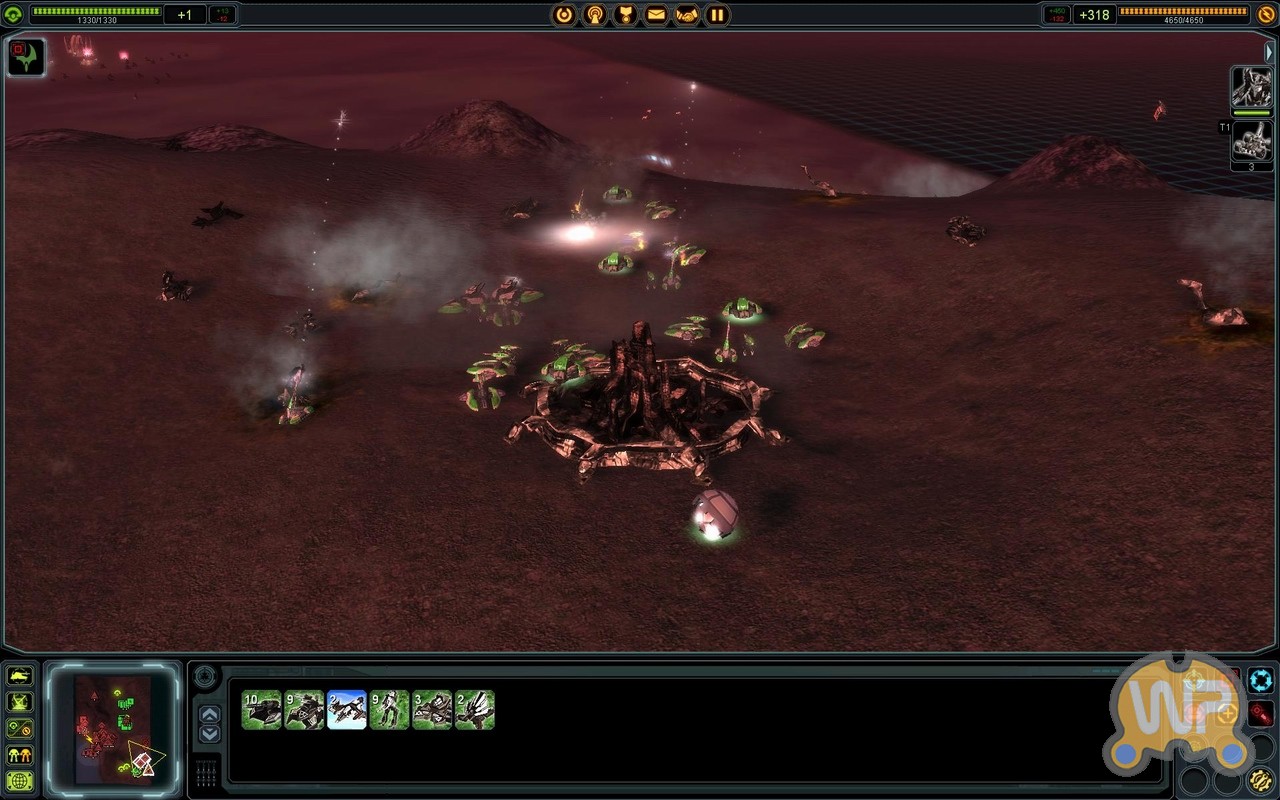1280x800 pixels.
Task: Open the faction emblem objectives button
Action: (x=26, y=57)
